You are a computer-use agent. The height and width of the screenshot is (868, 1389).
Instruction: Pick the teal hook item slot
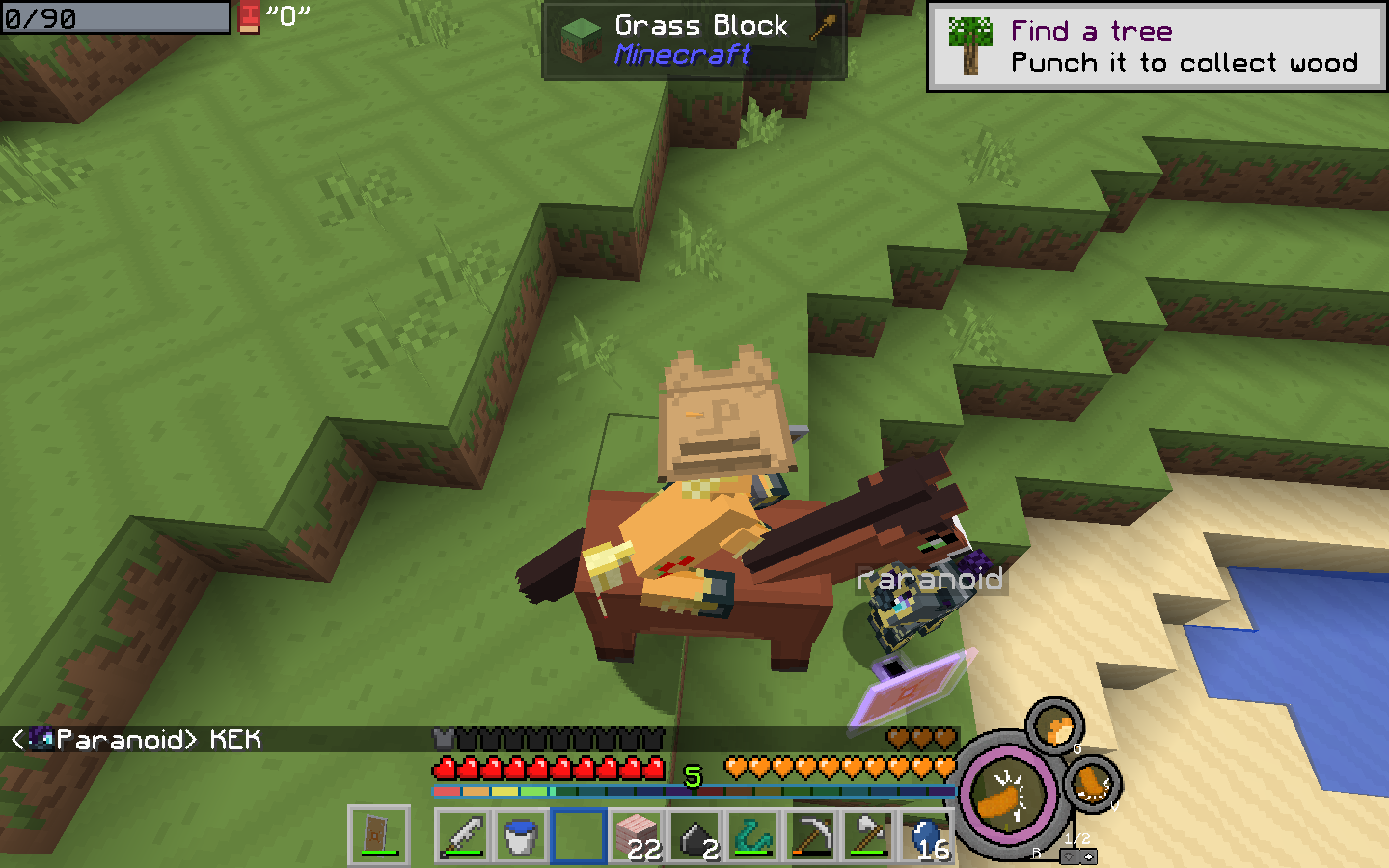(752, 835)
